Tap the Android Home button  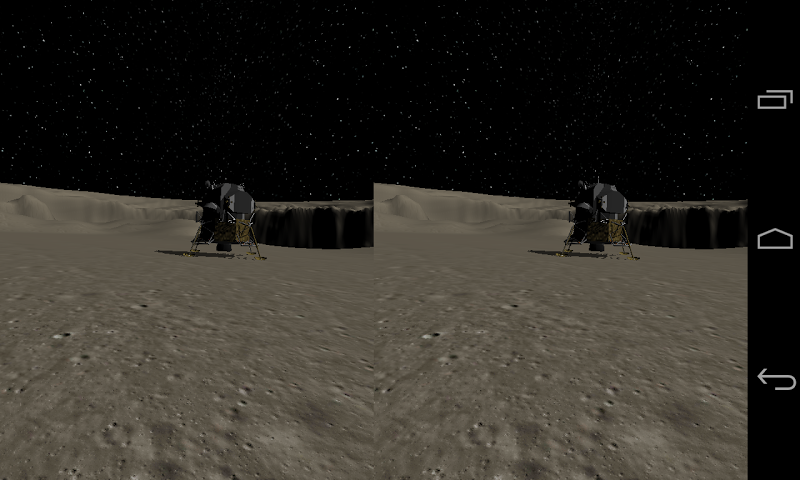pyautogui.click(x=775, y=239)
